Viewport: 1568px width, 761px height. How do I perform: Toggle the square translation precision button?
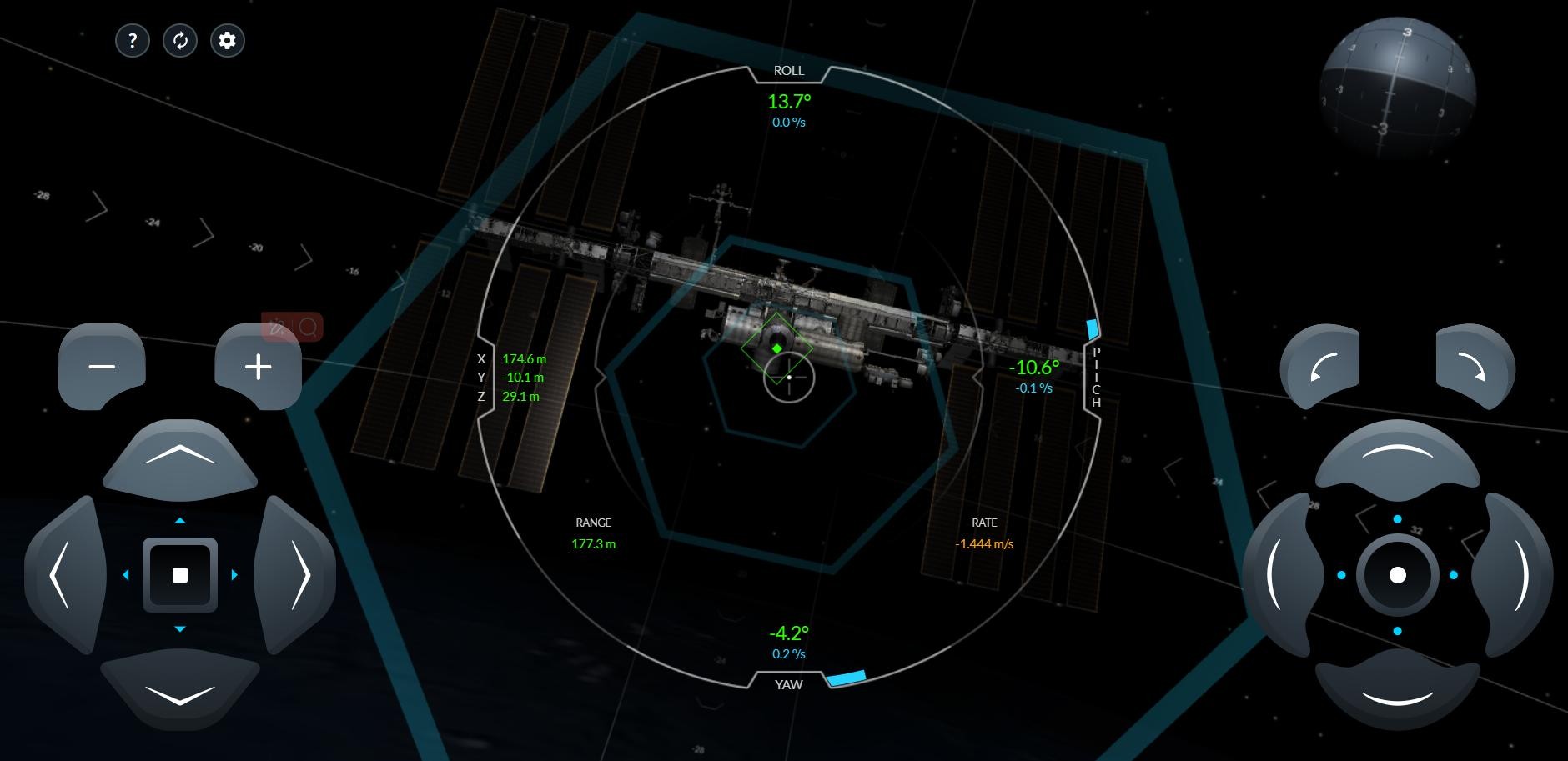(180, 575)
